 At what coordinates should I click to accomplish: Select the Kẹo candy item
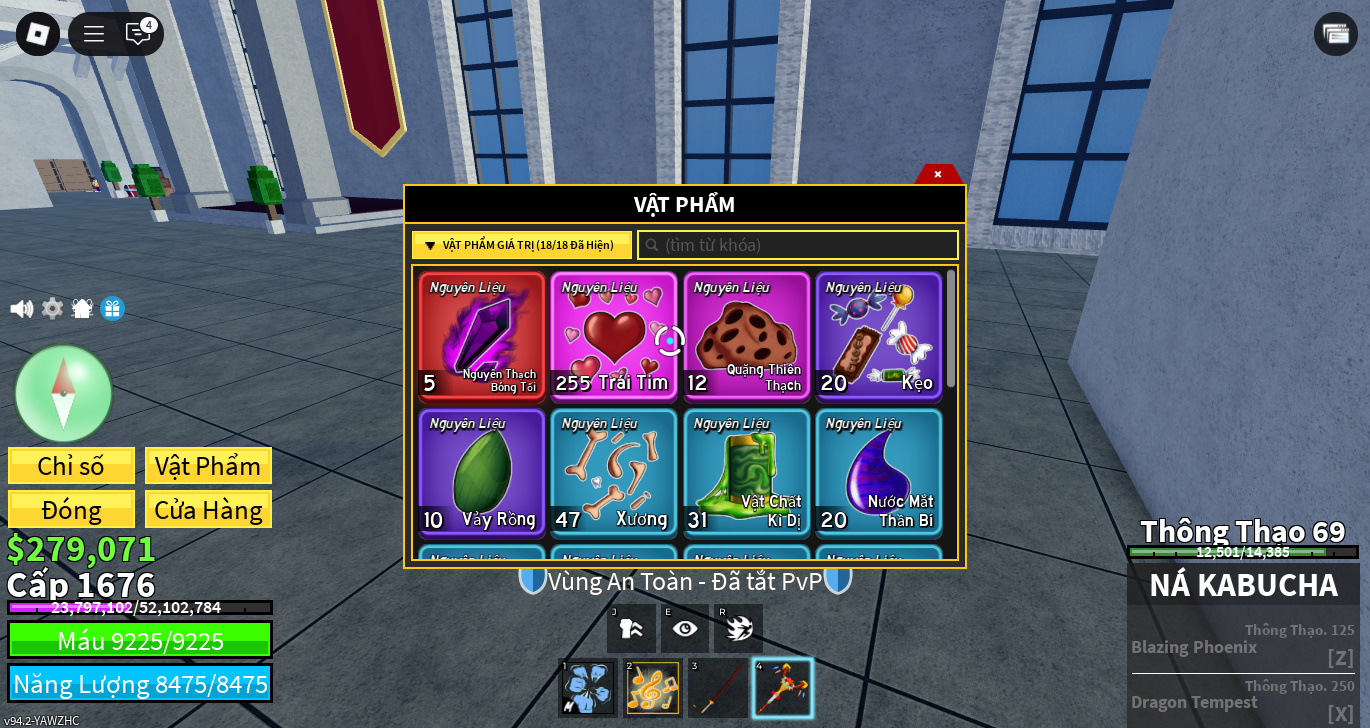tap(878, 335)
